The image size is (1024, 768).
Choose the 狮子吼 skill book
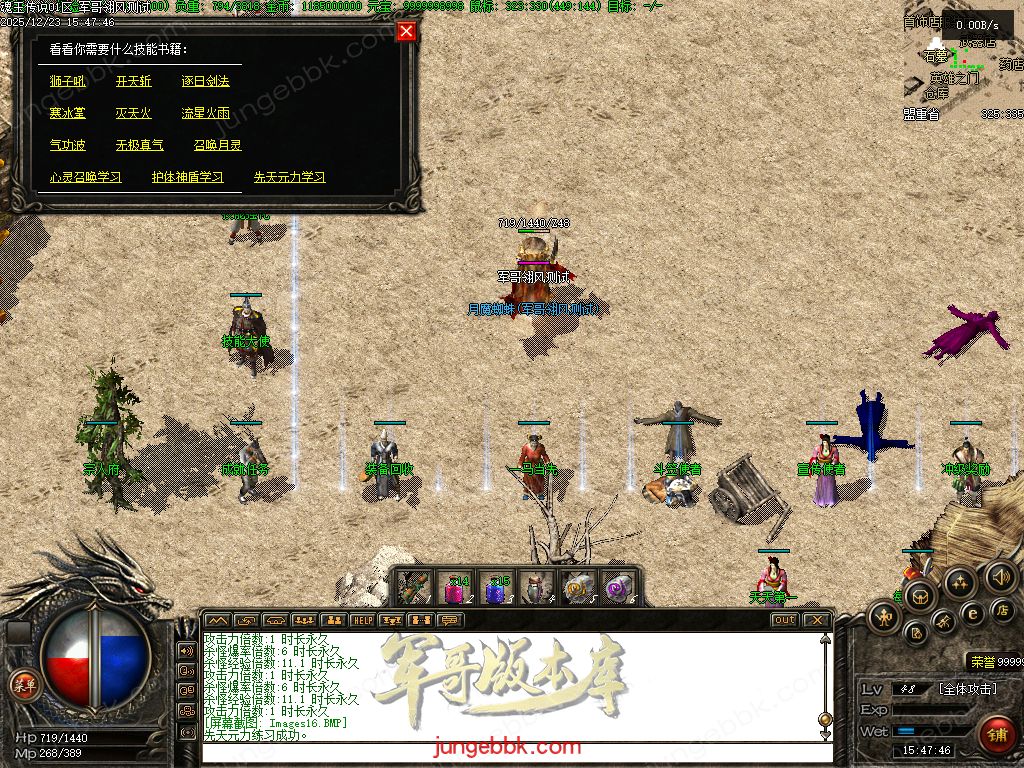[68, 81]
